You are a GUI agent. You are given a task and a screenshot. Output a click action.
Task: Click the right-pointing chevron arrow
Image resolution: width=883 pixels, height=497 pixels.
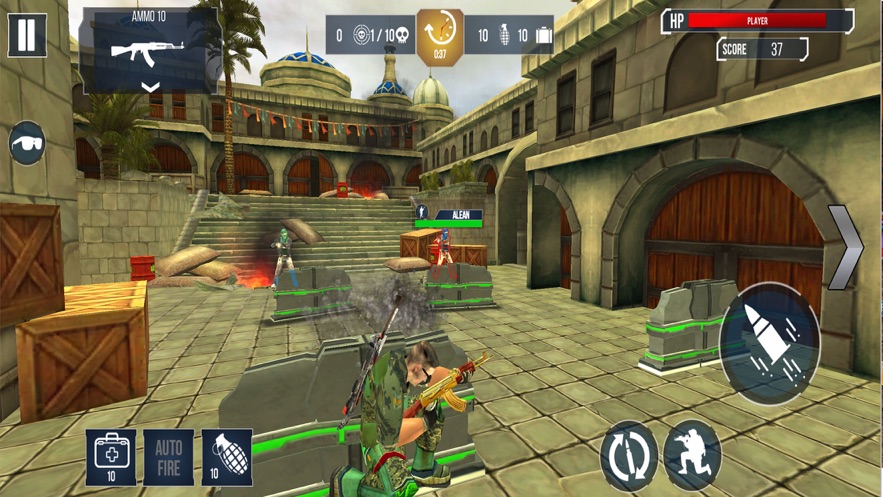(845, 248)
